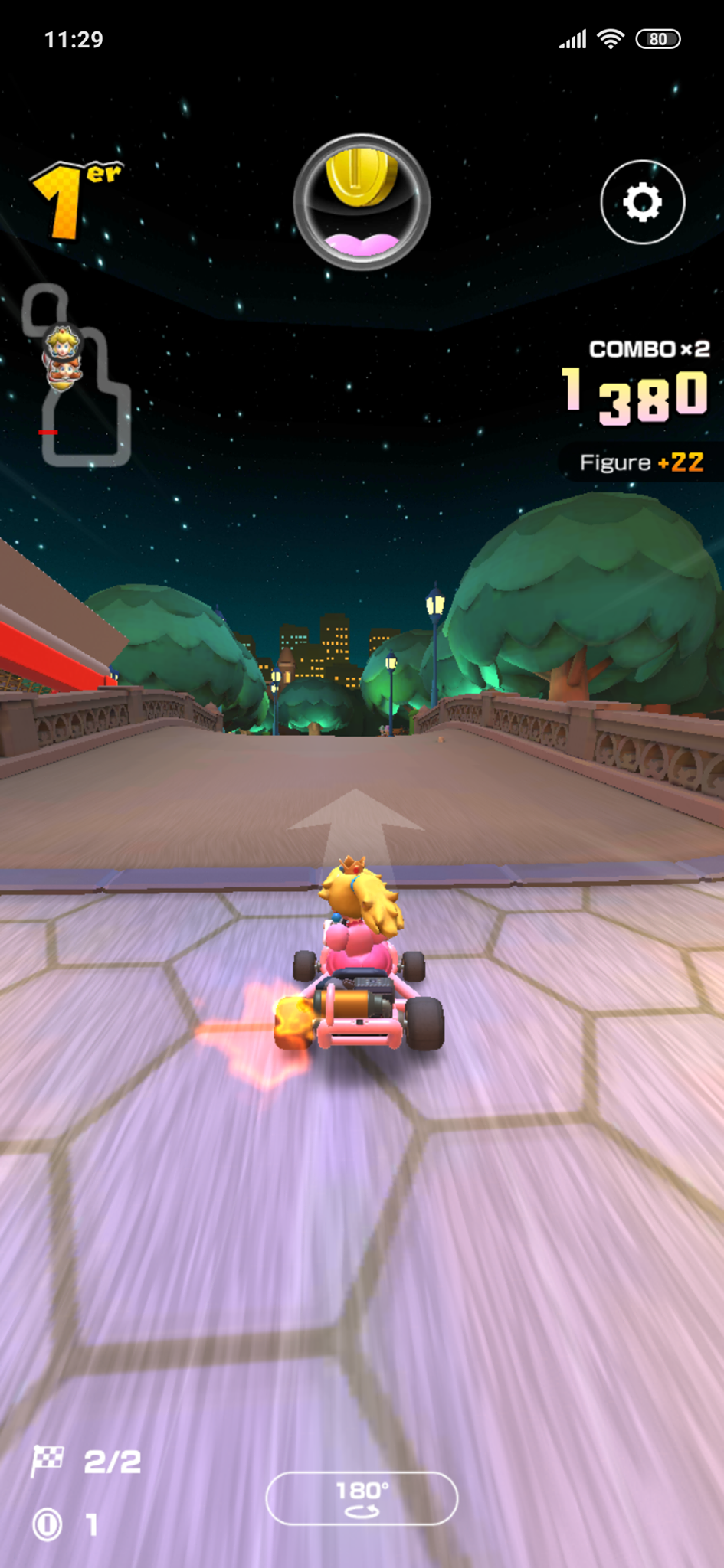Use the coin item in the item slot
Screen dimensions: 724x1568
(362, 201)
